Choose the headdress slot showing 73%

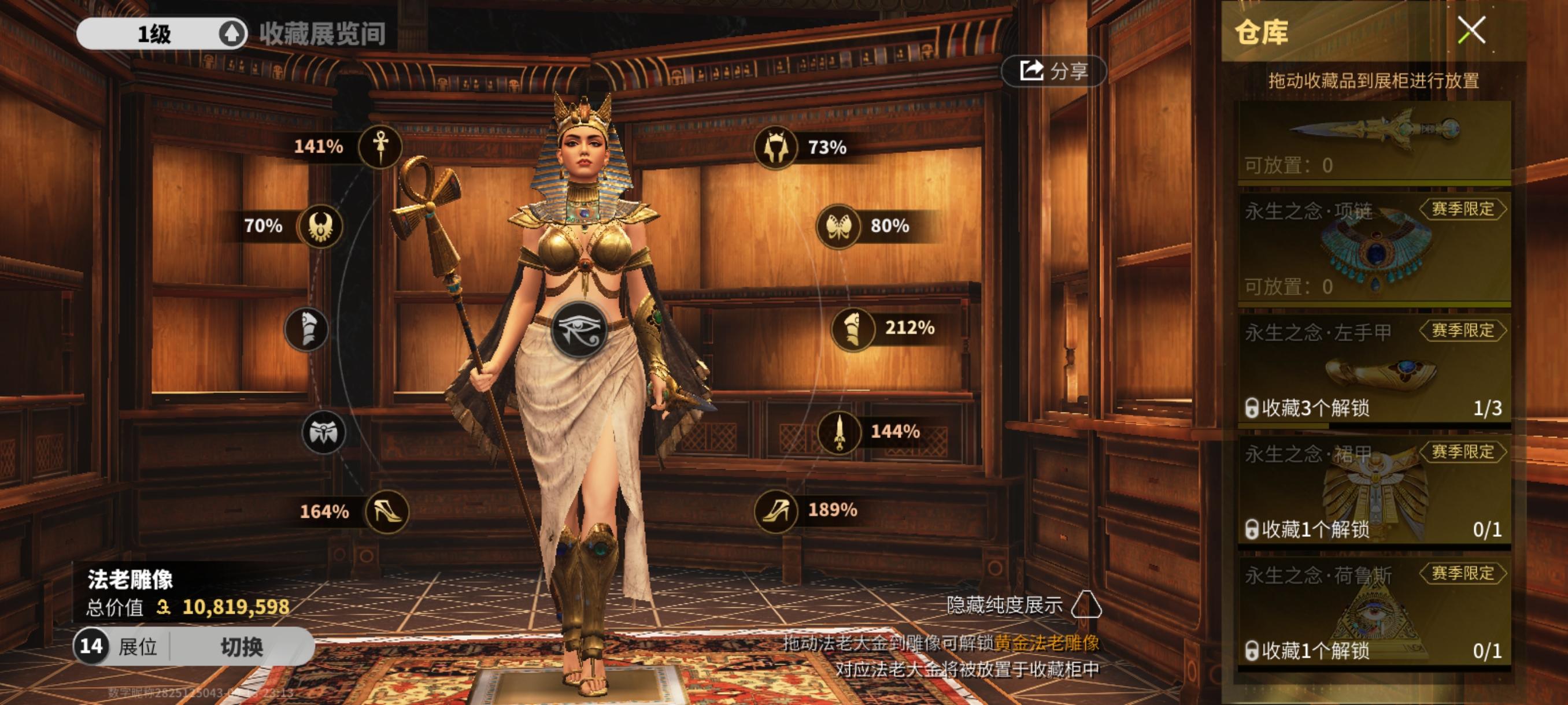(775, 147)
